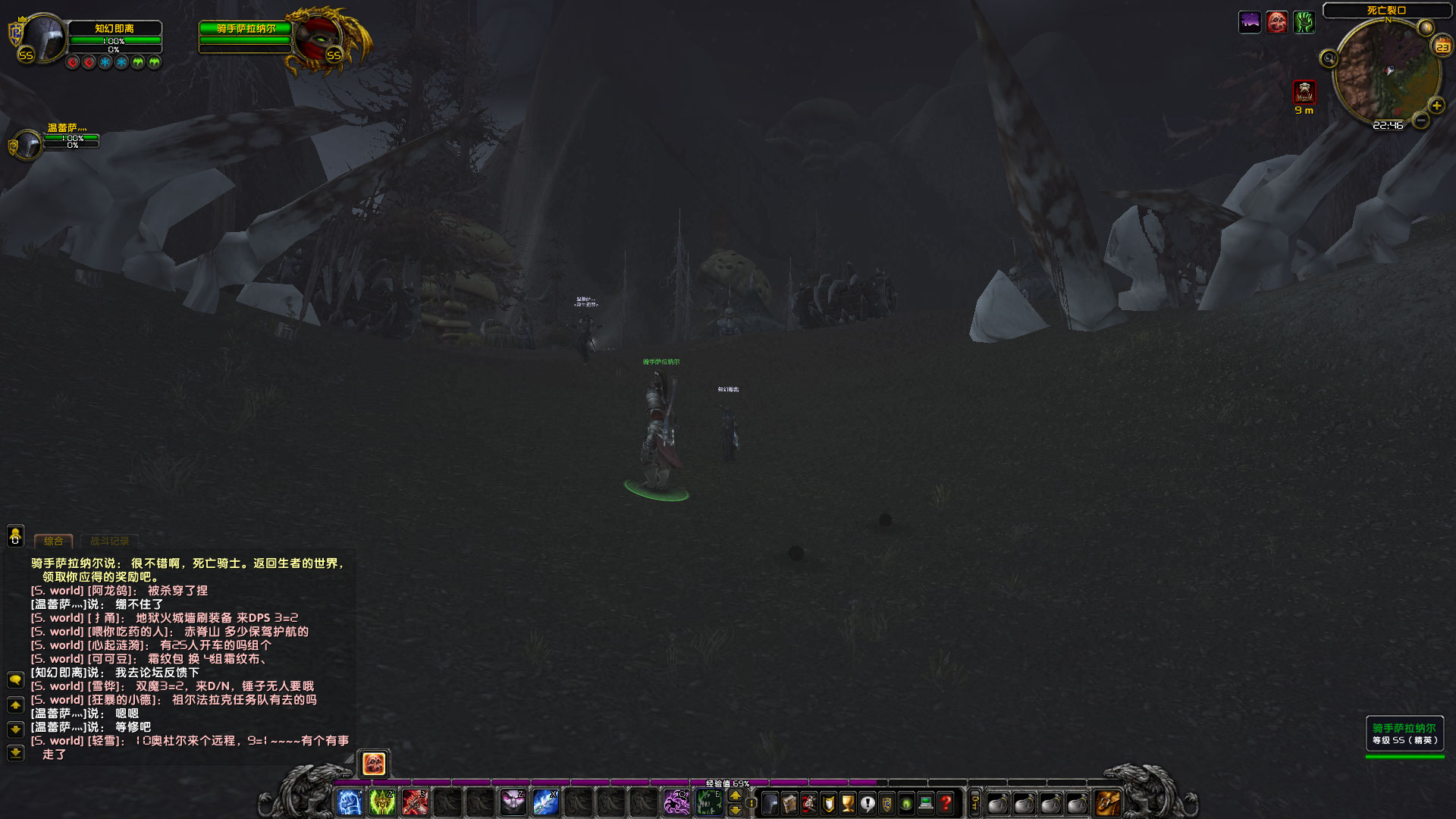Open the talents panel icon

coord(808,804)
